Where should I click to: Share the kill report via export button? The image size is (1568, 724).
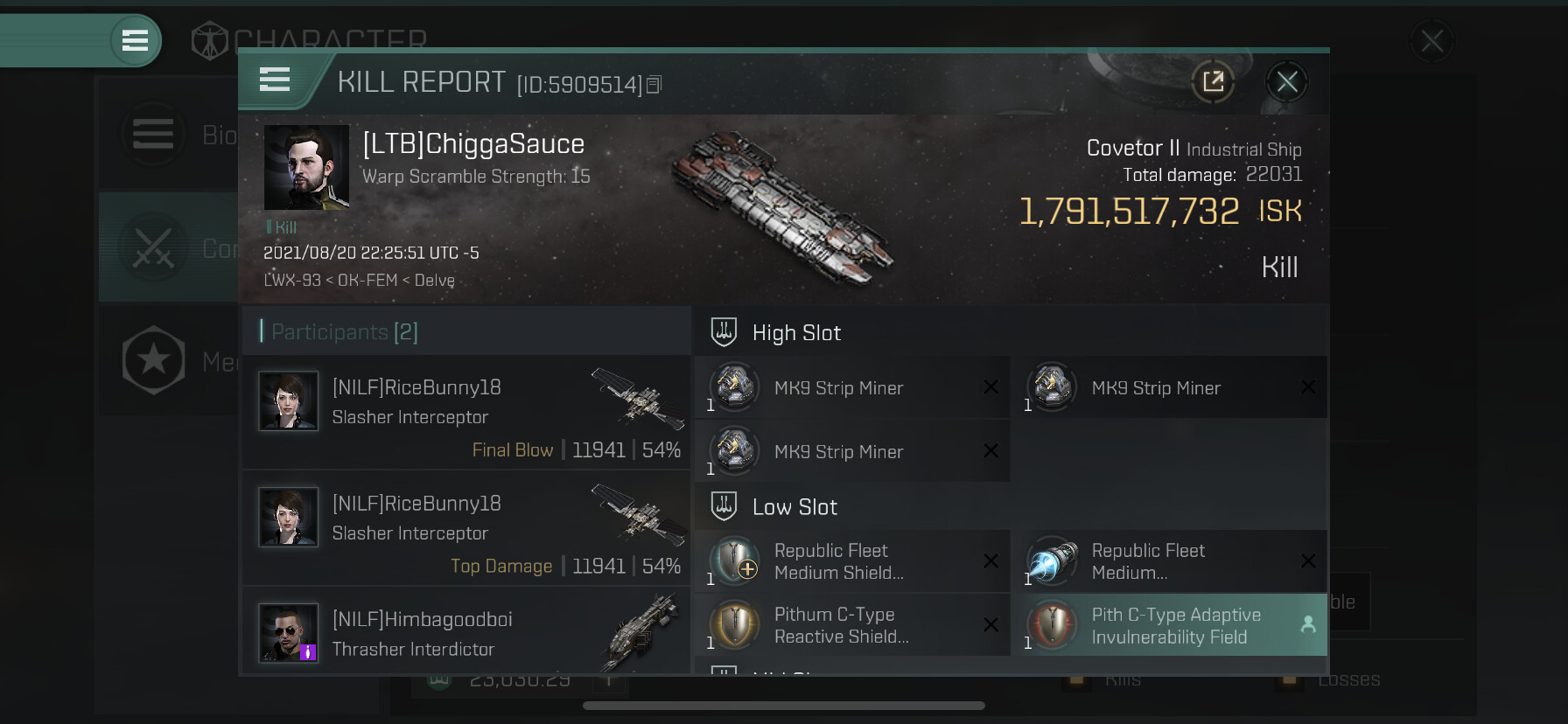tap(1213, 82)
